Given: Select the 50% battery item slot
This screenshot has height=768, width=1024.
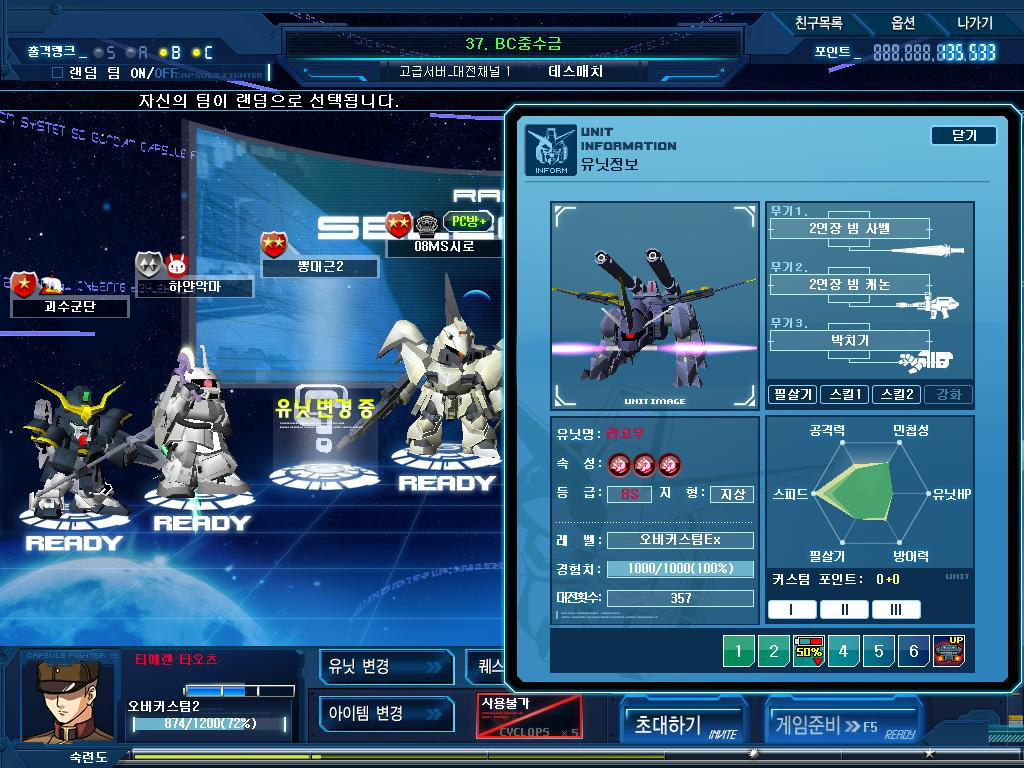Looking at the screenshot, I should [x=808, y=651].
